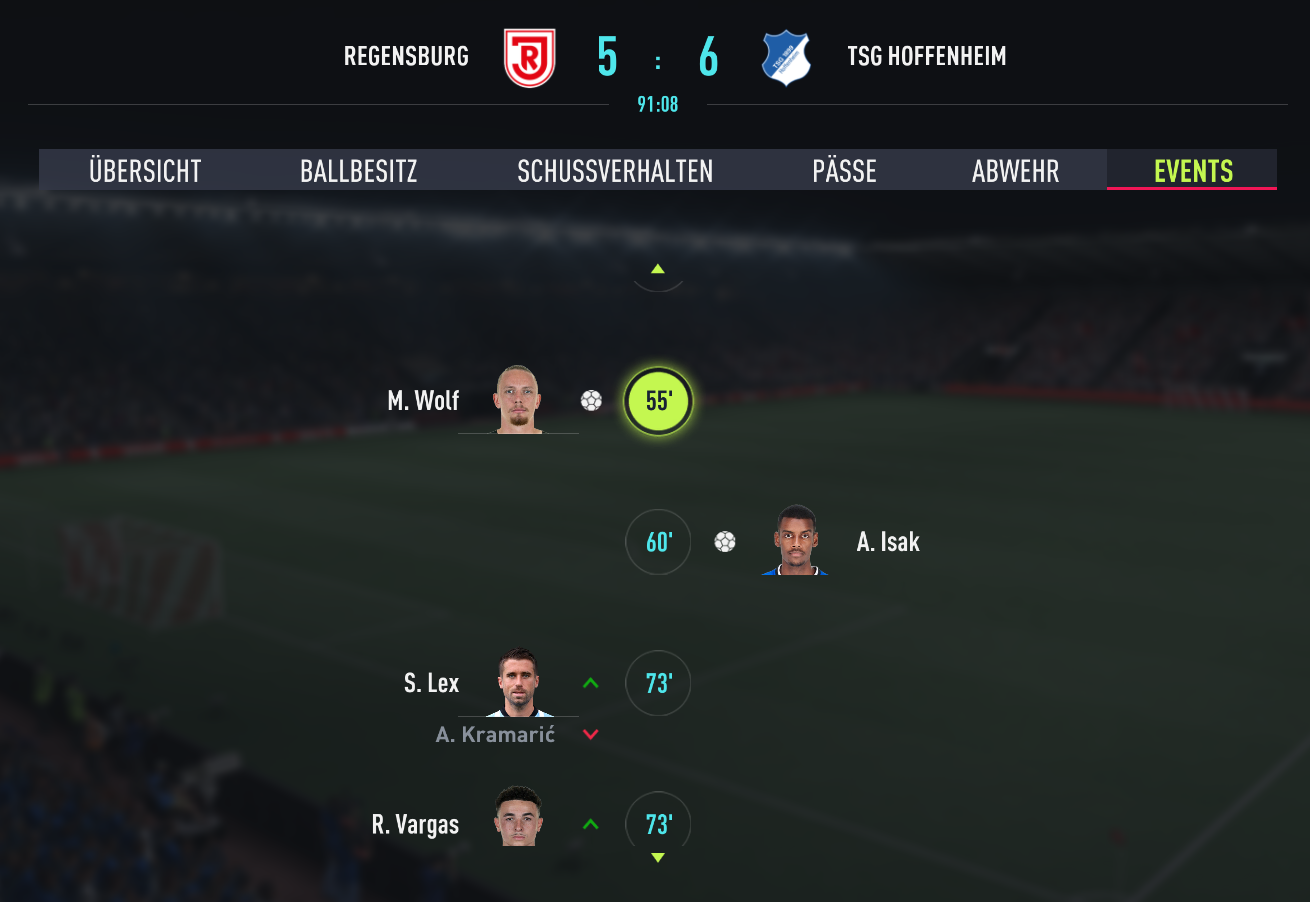The image size is (1310, 902).
Task: Click the up arrow above the event list
Action: click(658, 269)
